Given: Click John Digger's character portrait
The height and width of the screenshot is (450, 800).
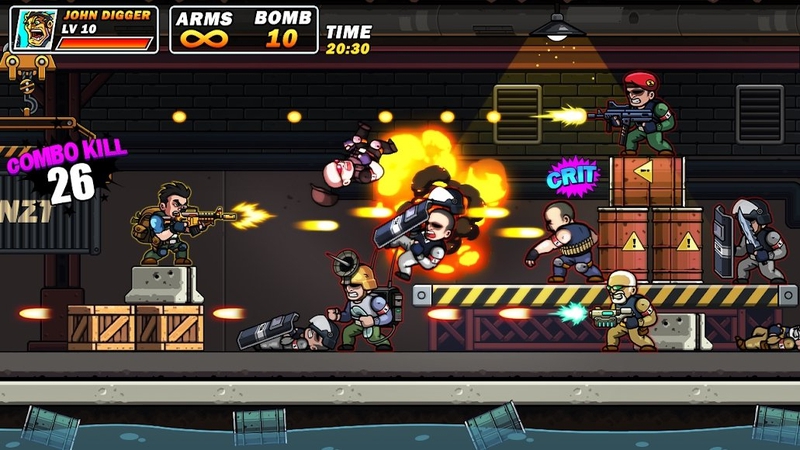Looking at the screenshot, I should (34, 30).
